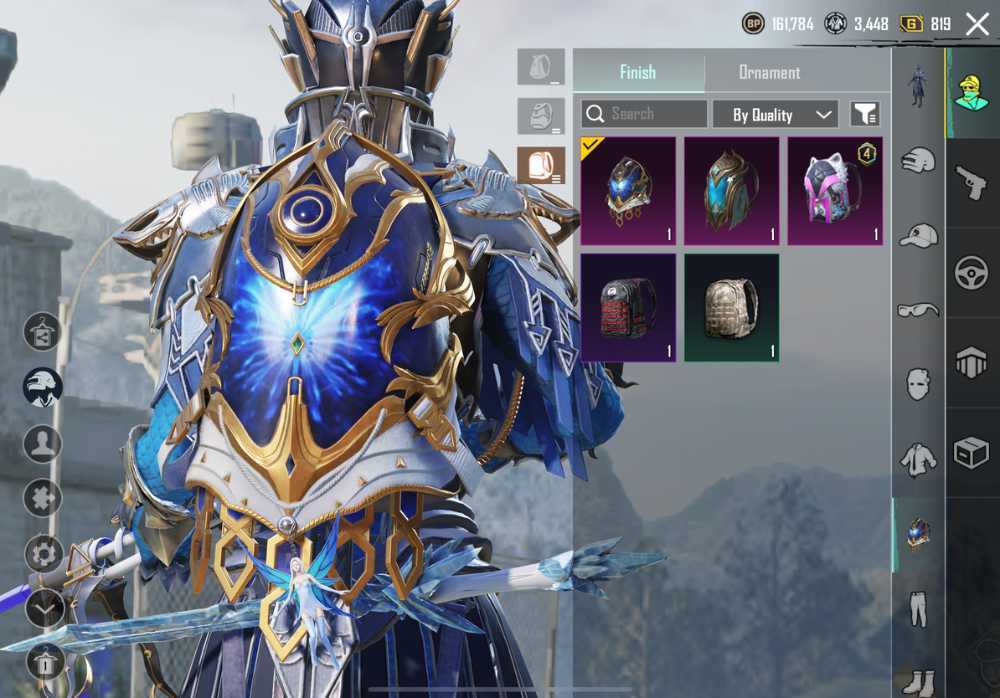The height and width of the screenshot is (698, 1000).
Task: Show the glasses accessory category
Action: 918,310
